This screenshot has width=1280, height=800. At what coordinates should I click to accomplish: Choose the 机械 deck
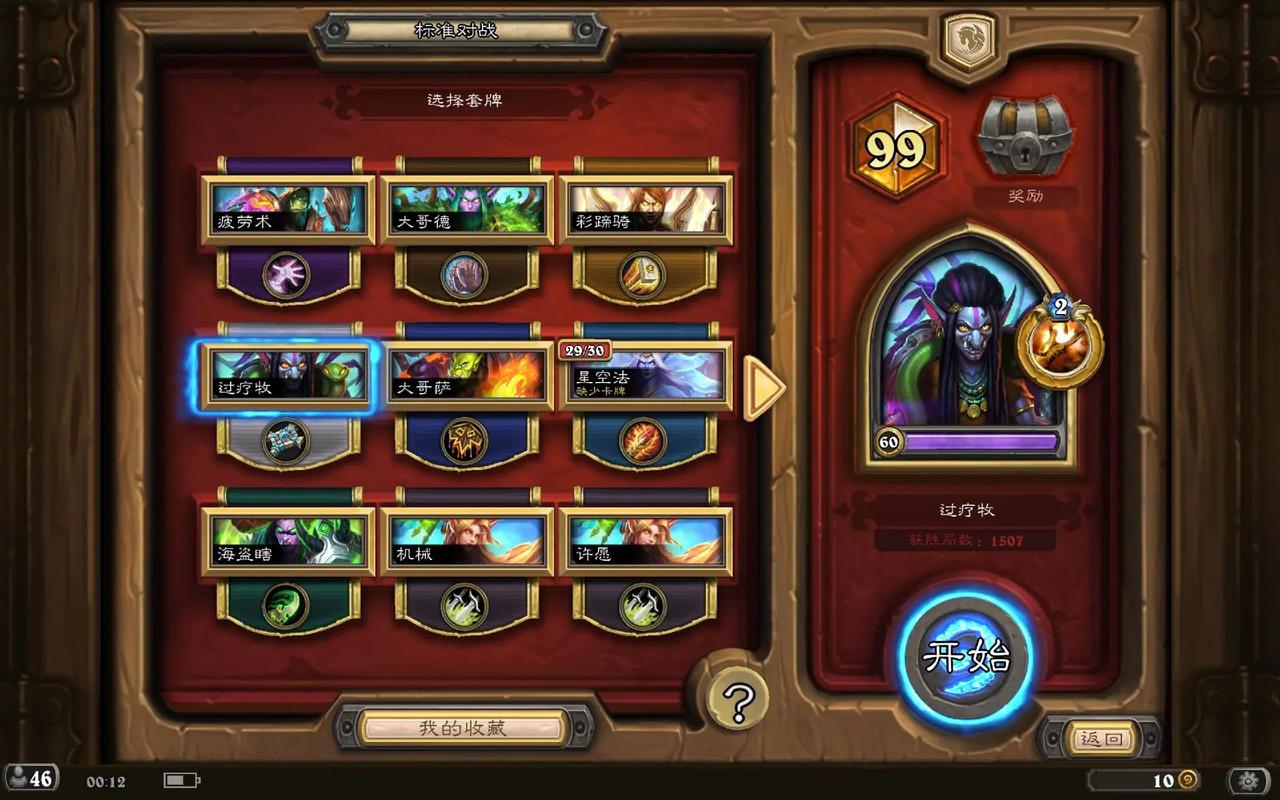[x=466, y=542]
